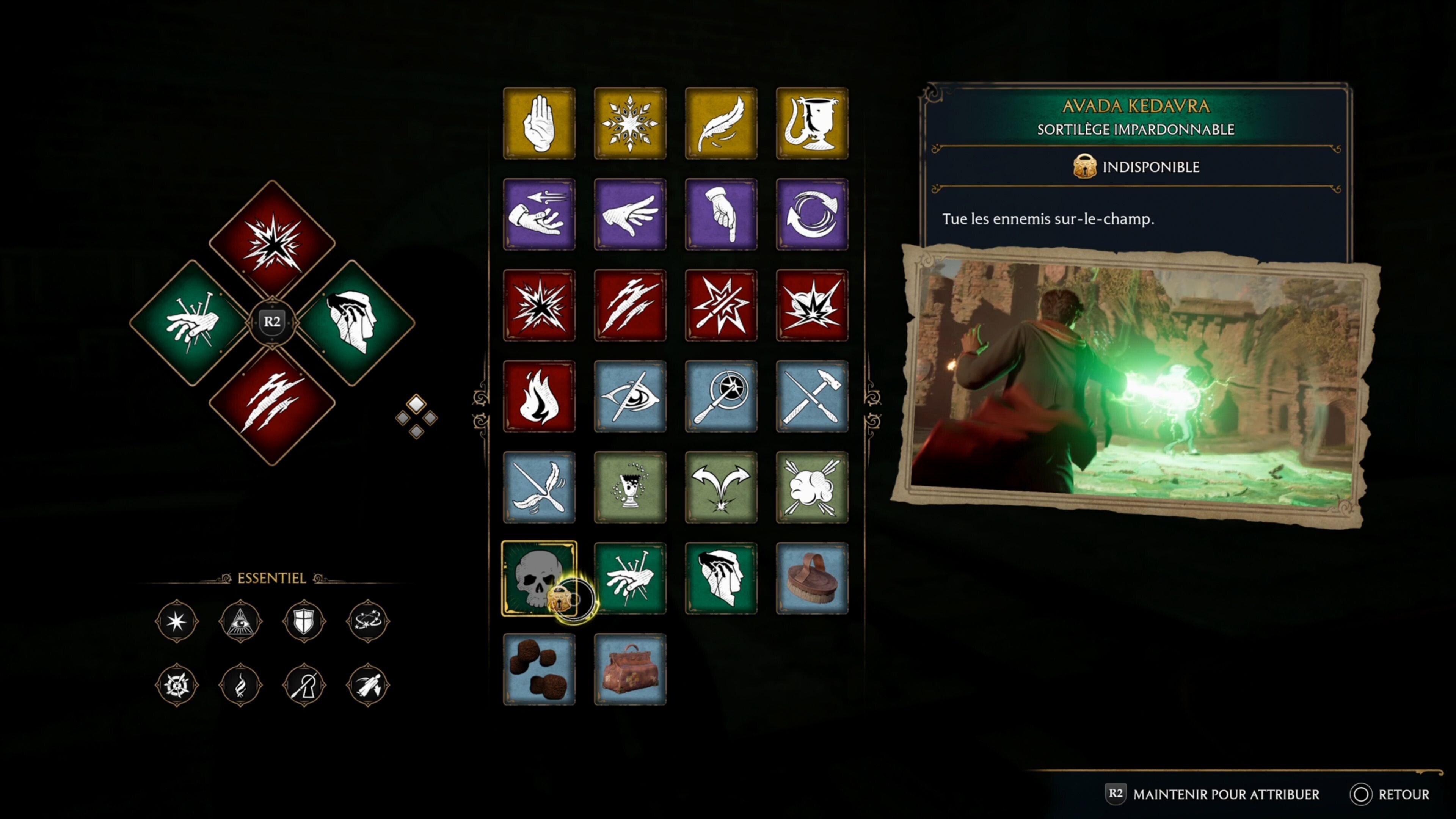Choose the yellow snowflake Glacius spell
Image resolution: width=1456 pixels, height=819 pixels.
pos(630,123)
